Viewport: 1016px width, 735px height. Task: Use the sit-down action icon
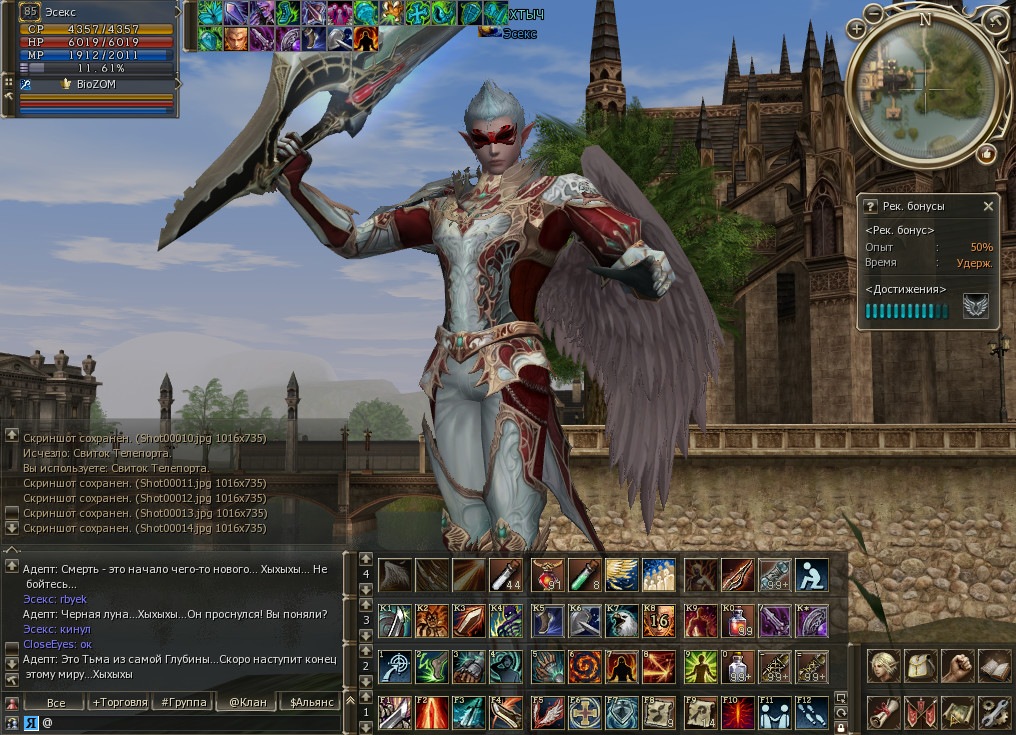click(811, 575)
